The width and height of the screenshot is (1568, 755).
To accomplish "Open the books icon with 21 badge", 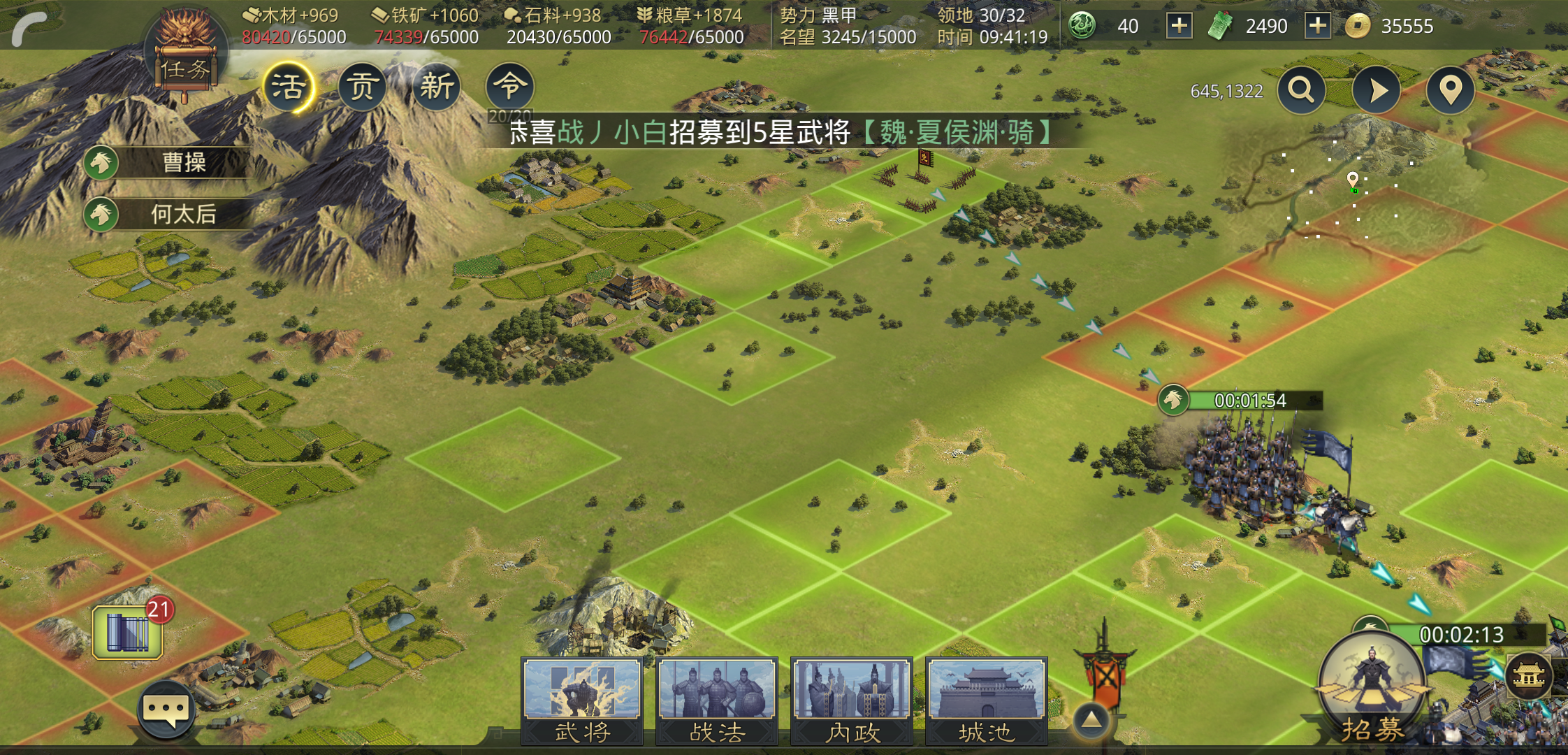I will pyautogui.click(x=129, y=632).
